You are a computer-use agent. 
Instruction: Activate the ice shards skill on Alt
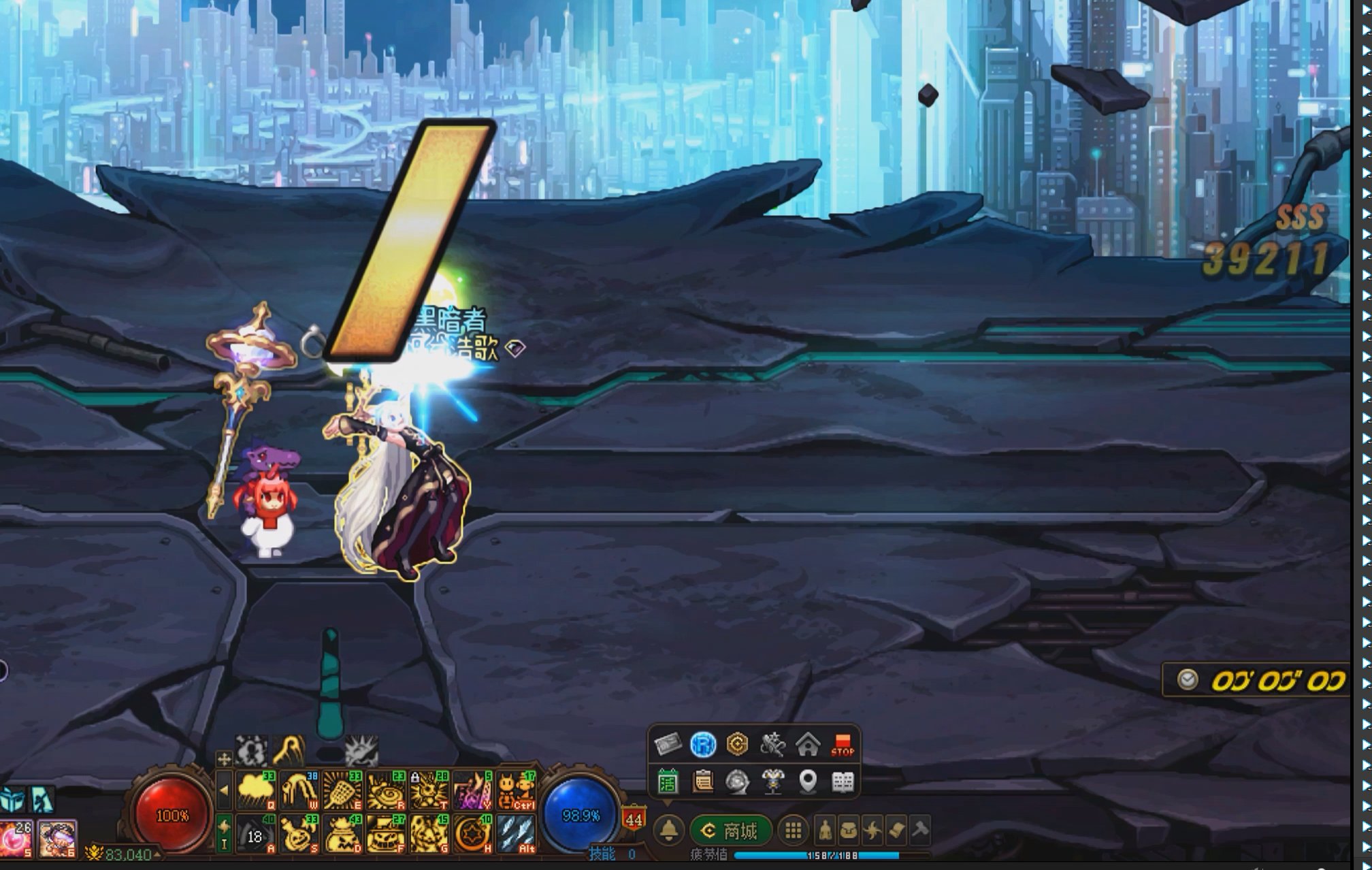click(516, 834)
